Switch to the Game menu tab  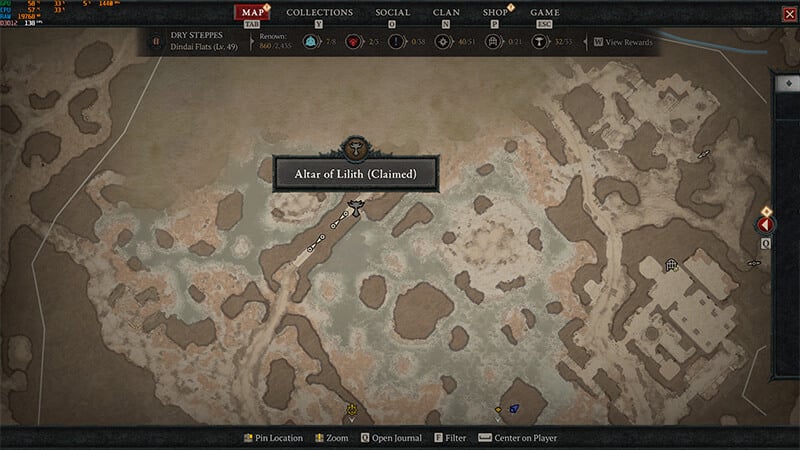click(x=544, y=13)
